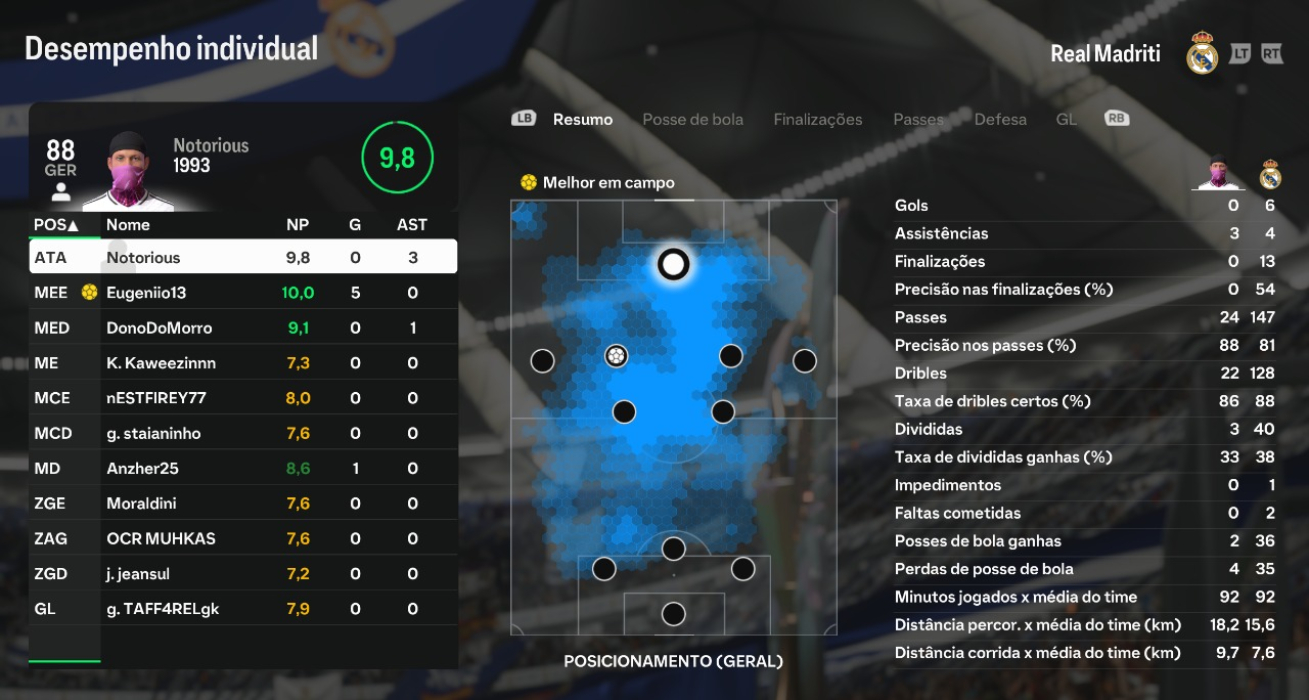Switch to the Resumo tab

[x=582, y=119]
